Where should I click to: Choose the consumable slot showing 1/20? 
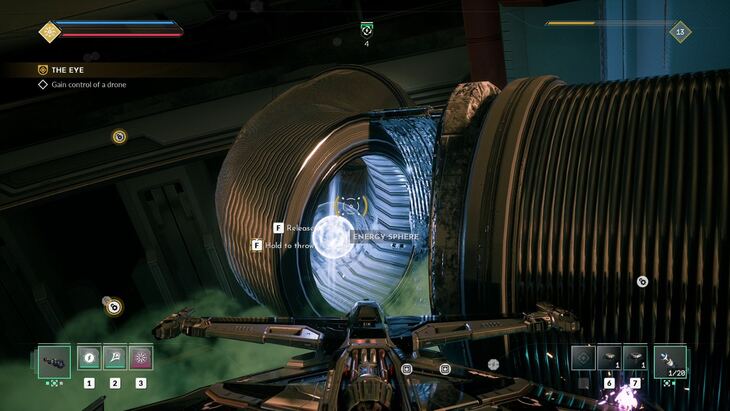click(x=670, y=359)
